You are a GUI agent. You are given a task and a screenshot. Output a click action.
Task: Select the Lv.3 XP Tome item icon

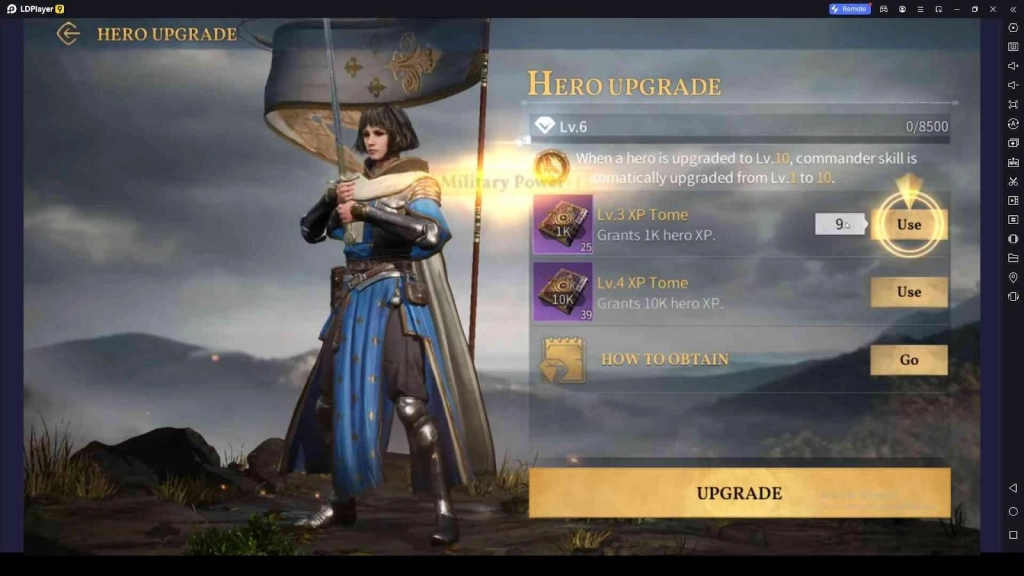(x=563, y=225)
